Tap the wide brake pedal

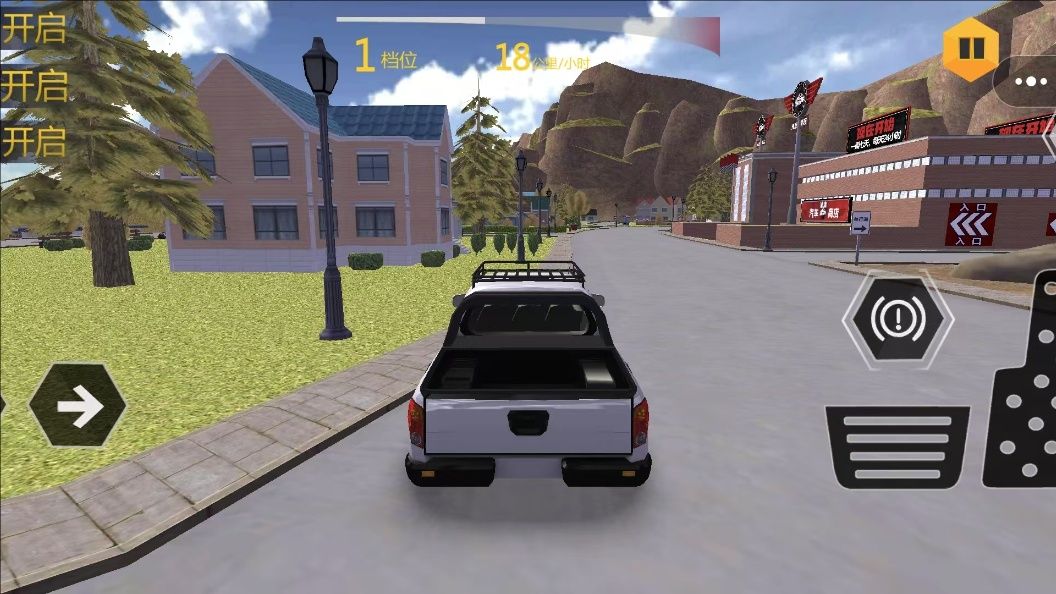click(x=897, y=446)
